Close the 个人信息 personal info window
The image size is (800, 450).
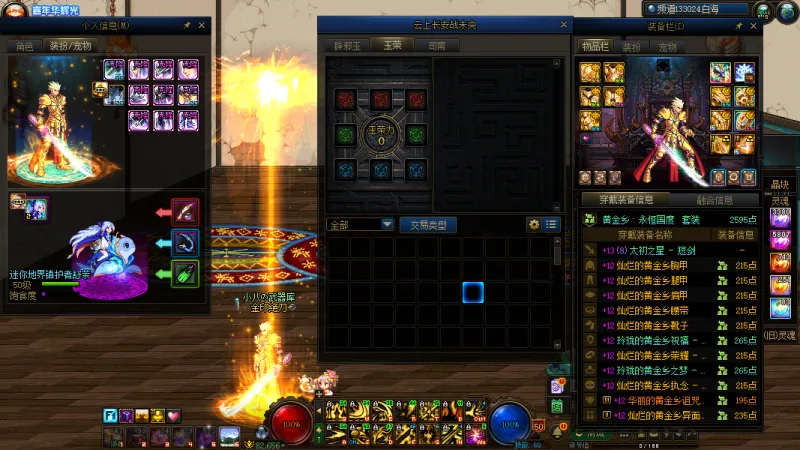(201, 24)
